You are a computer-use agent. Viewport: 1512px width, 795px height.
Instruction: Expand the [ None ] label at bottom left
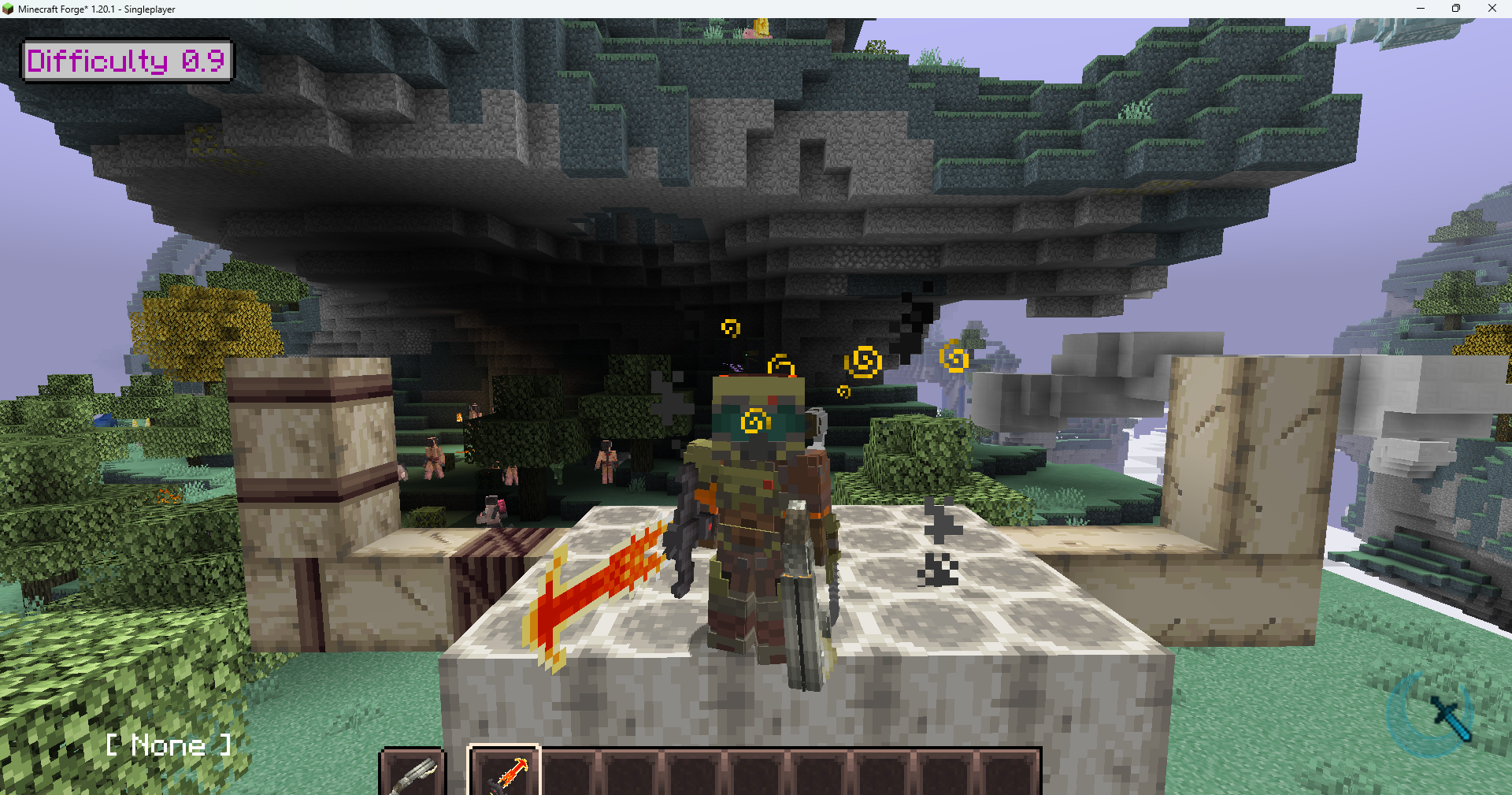(x=169, y=745)
